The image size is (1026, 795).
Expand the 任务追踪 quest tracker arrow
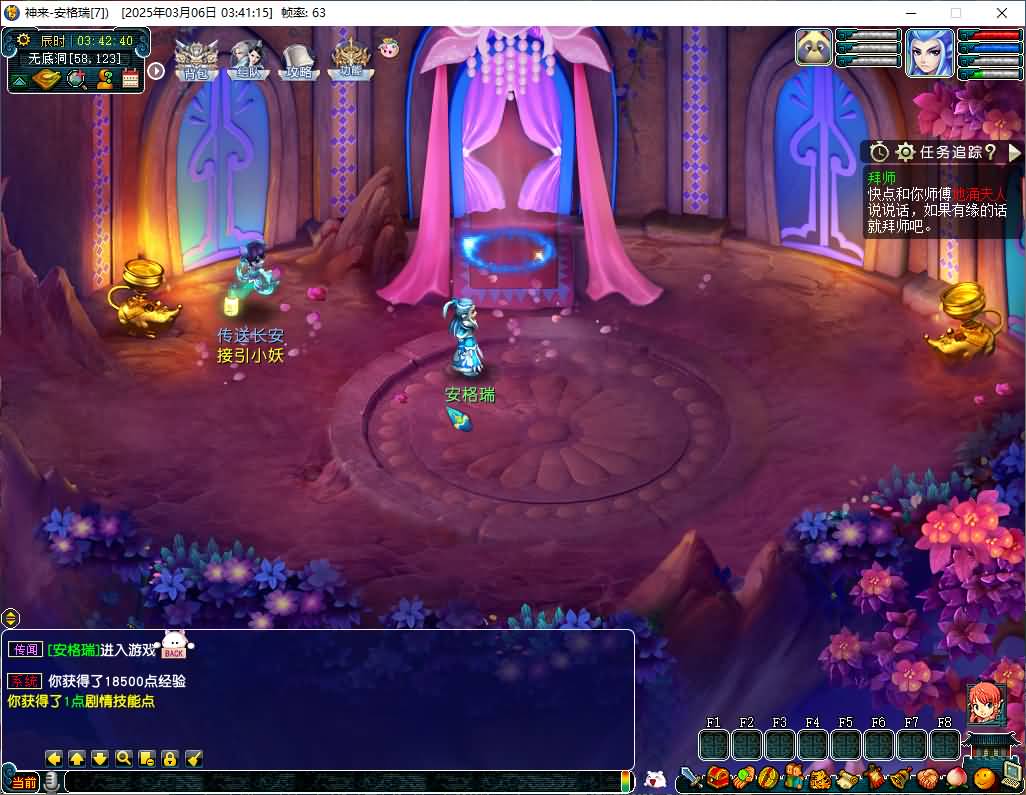coord(1014,152)
